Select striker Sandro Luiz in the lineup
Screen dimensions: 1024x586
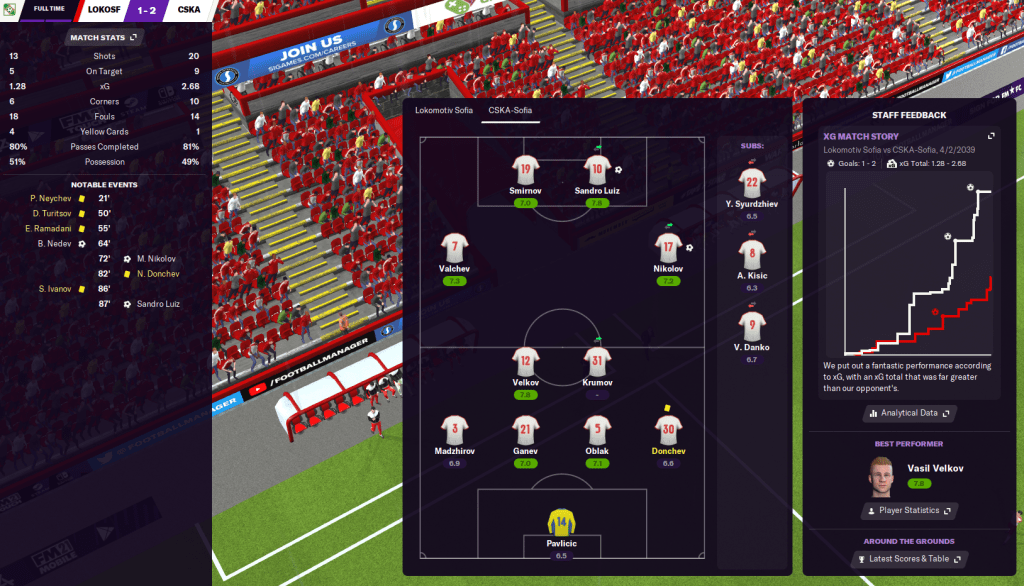(x=597, y=170)
